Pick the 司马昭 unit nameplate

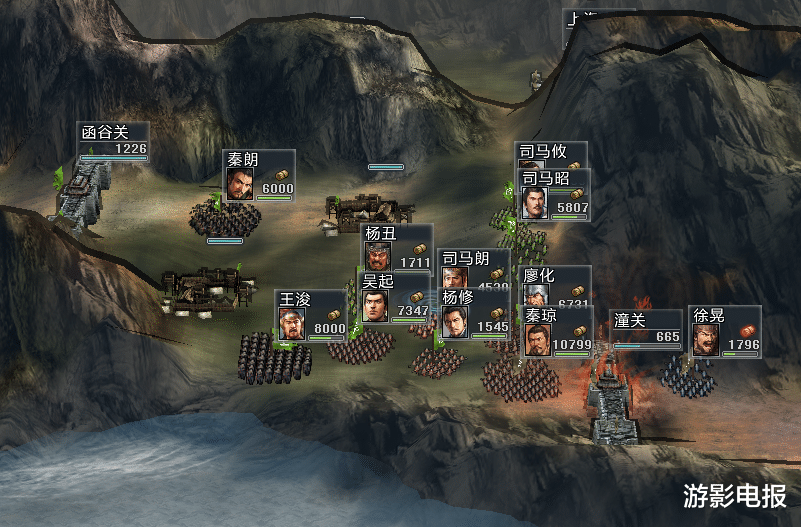tap(554, 194)
